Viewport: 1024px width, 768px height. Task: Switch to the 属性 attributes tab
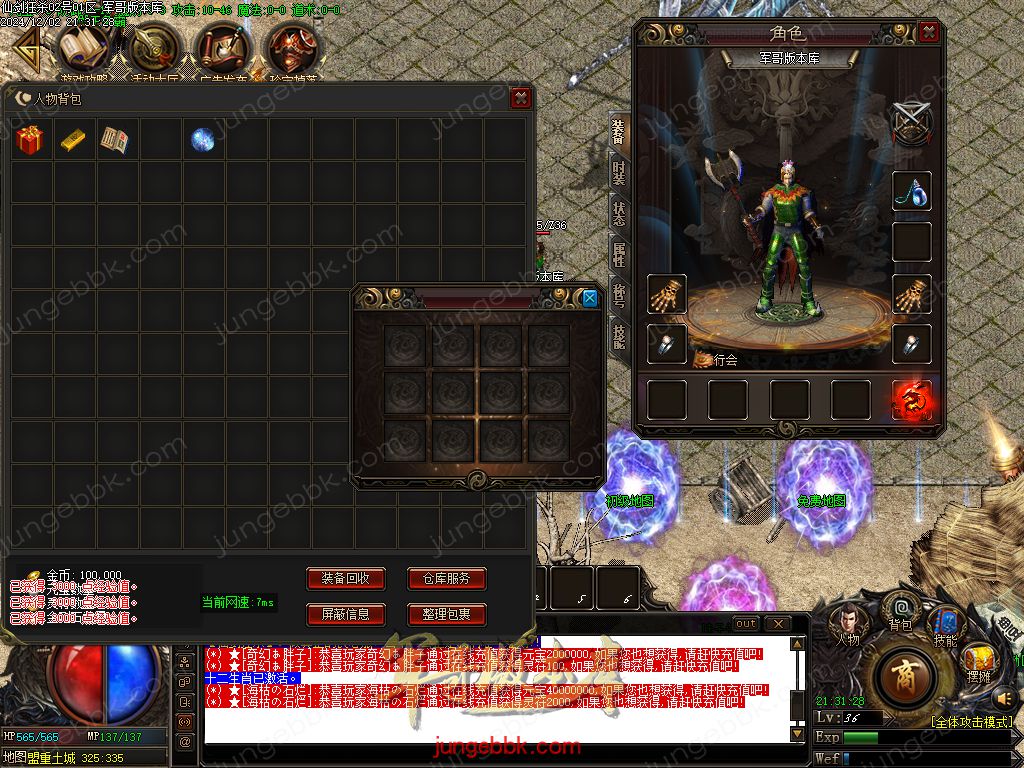(x=620, y=253)
